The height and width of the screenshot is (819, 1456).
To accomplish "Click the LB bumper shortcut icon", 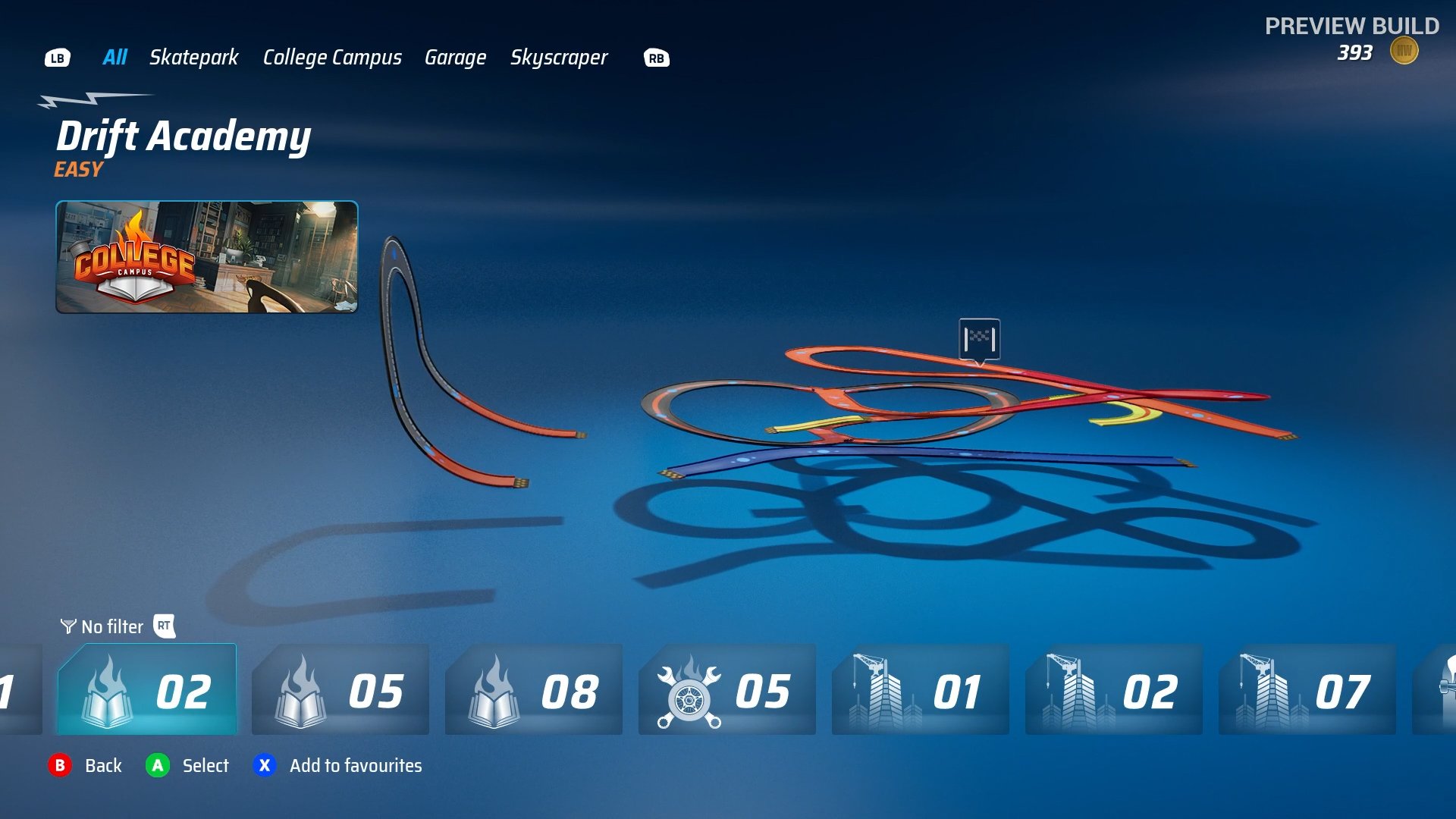I will tap(58, 58).
